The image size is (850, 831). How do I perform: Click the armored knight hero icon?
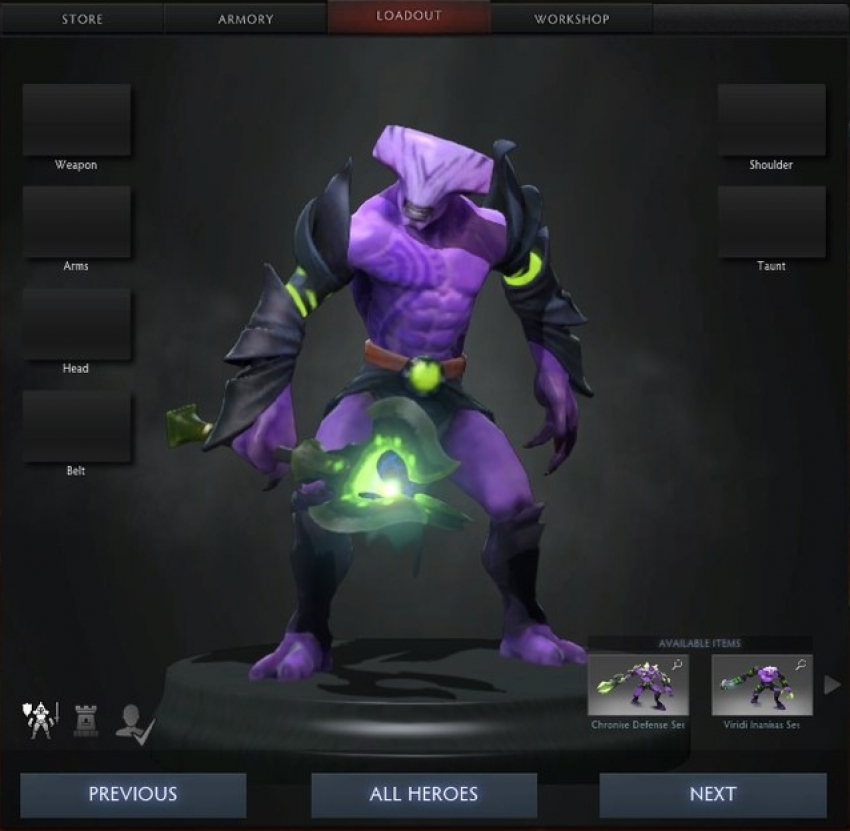[x=40, y=719]
